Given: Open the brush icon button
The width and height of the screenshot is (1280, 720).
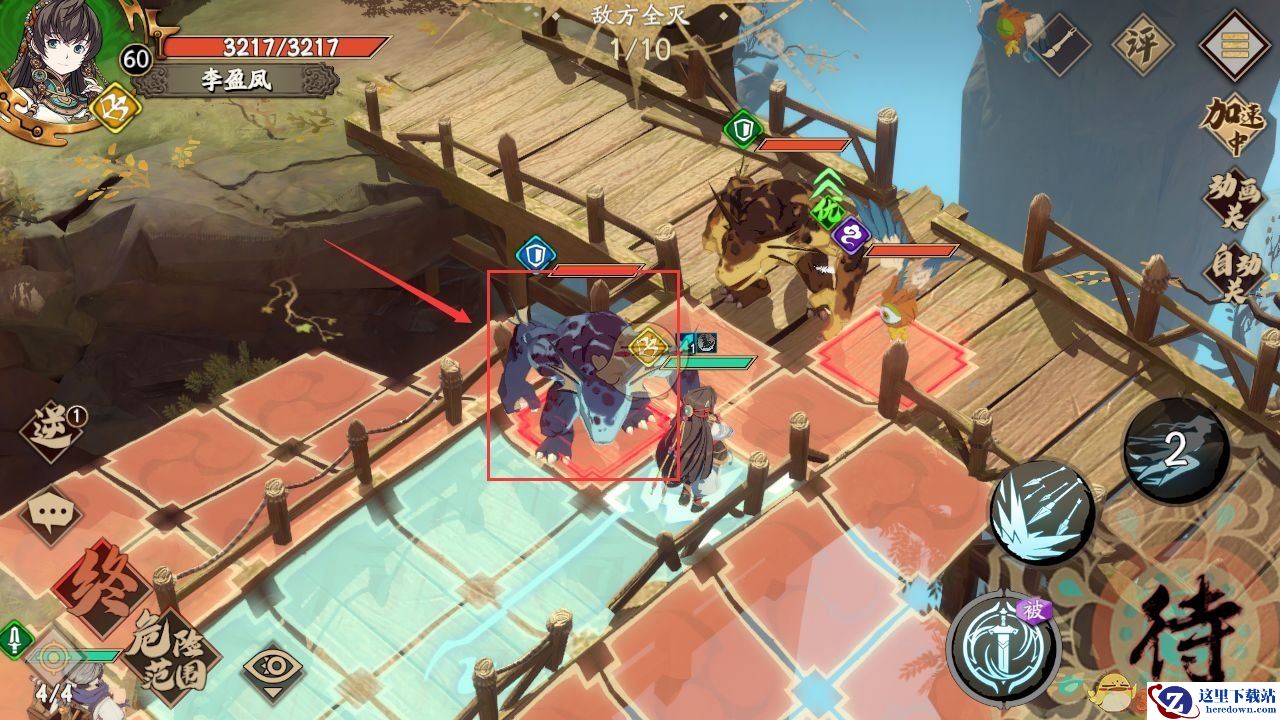Looking at the screenshot, I should click(x=1062, y=45).
